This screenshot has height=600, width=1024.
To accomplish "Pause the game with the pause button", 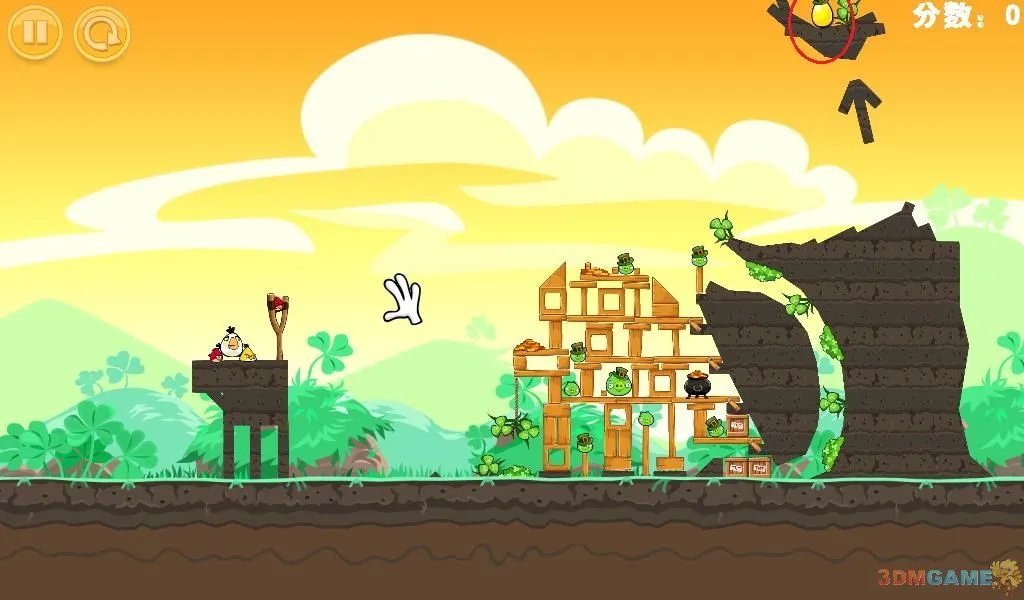I will tap(34, 33).
